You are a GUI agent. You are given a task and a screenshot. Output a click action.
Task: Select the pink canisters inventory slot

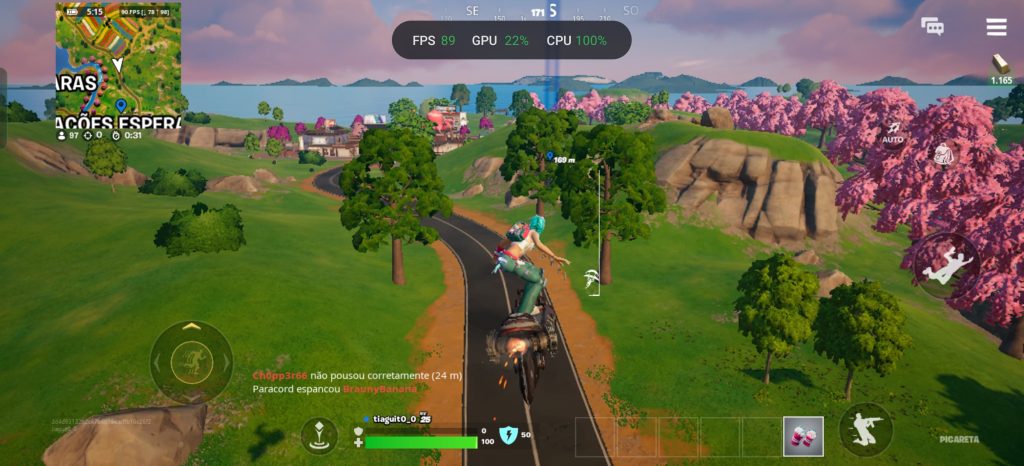tap(803, 436)
